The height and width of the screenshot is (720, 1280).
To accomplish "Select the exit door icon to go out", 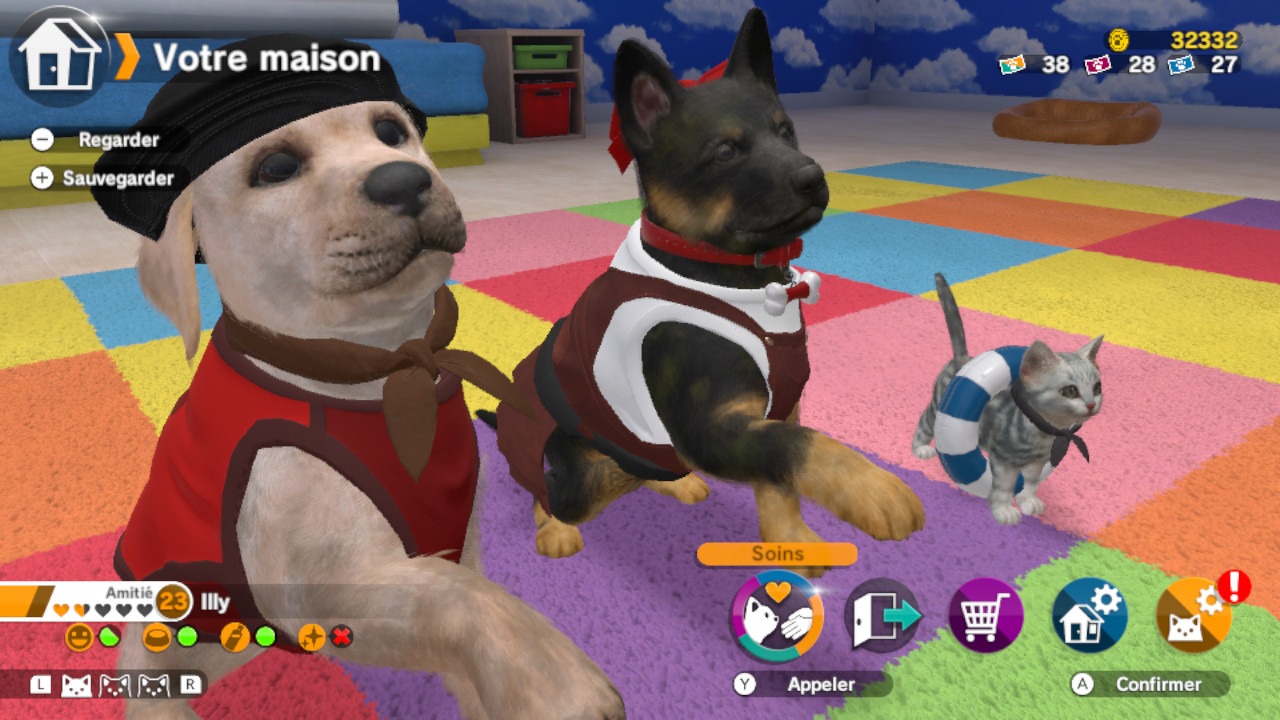I will tap(882, 616).
